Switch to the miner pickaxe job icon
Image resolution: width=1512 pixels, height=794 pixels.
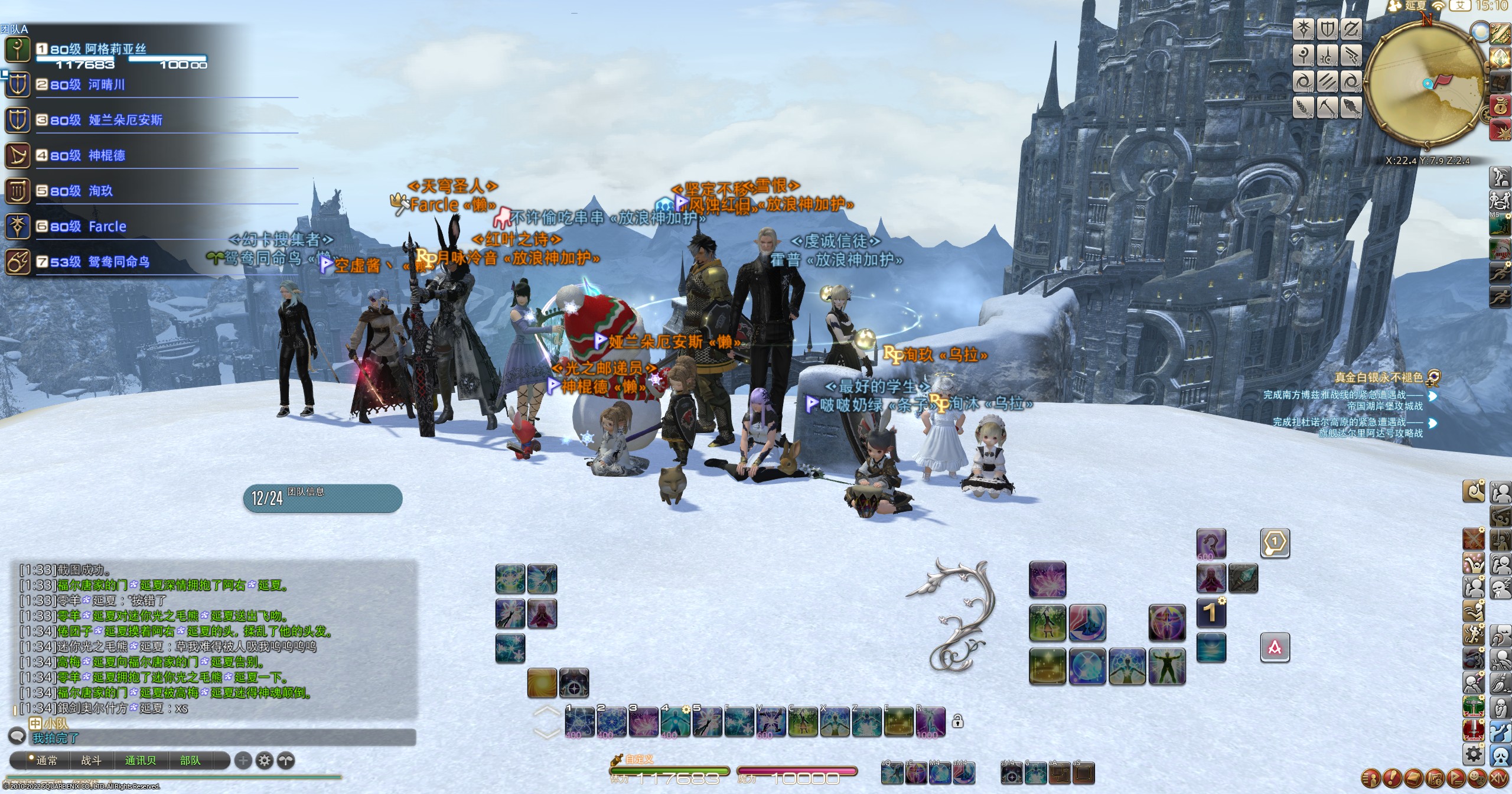1328,108
